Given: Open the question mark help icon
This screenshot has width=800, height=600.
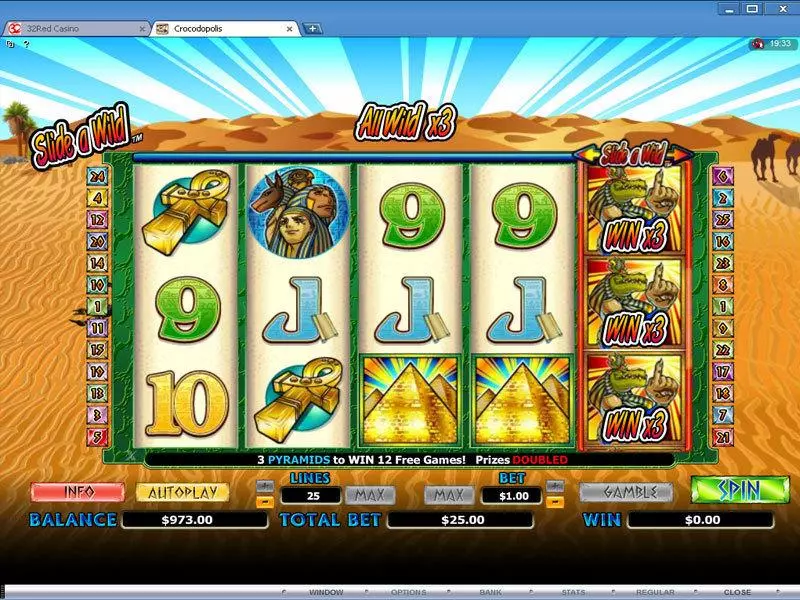Looking at the screenshot, I should (27, 44).
